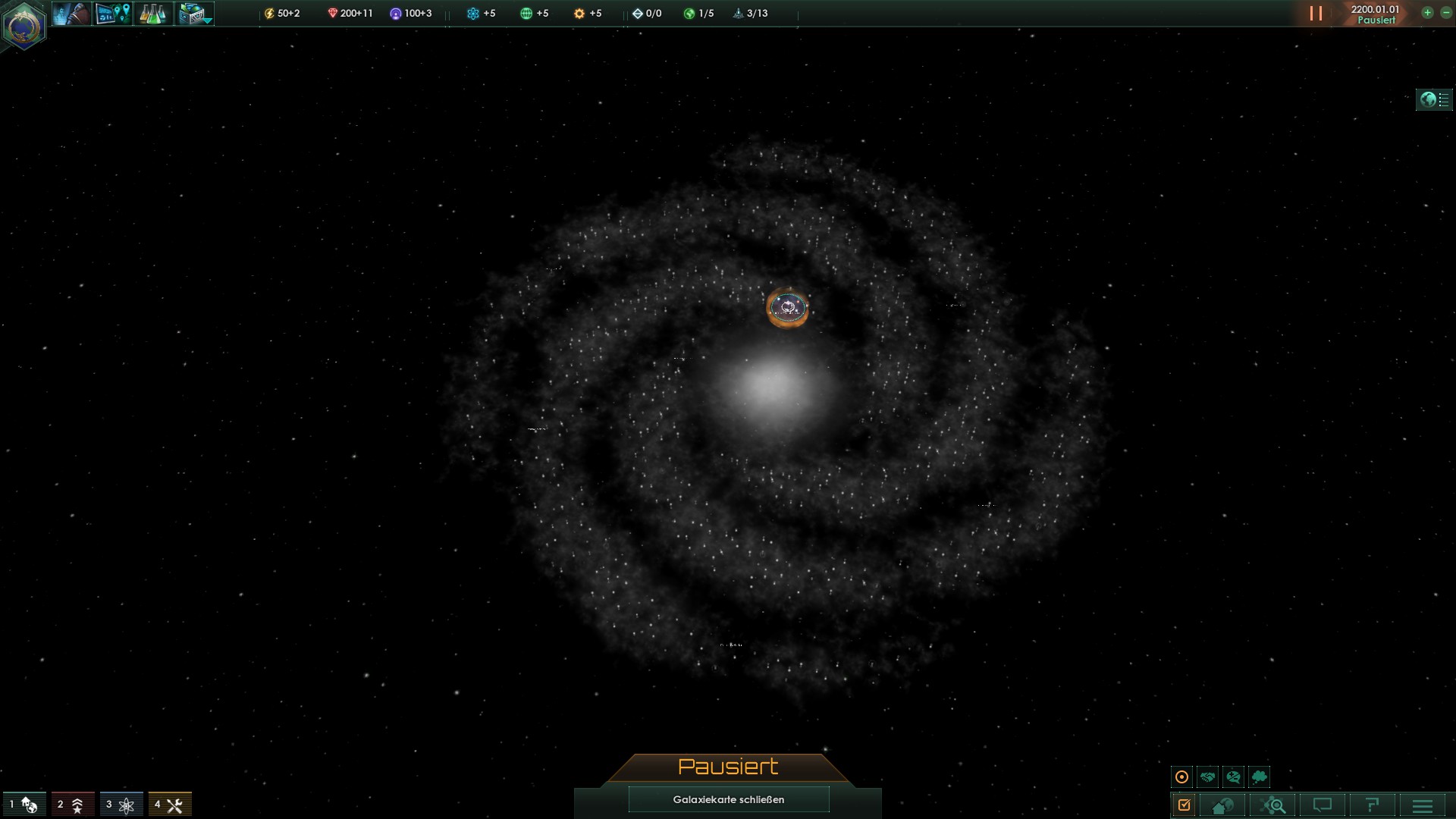The width and height of the screenshot is (1456, 819).
Task: Open the ship designer crate button
Action: click(194, 14)
